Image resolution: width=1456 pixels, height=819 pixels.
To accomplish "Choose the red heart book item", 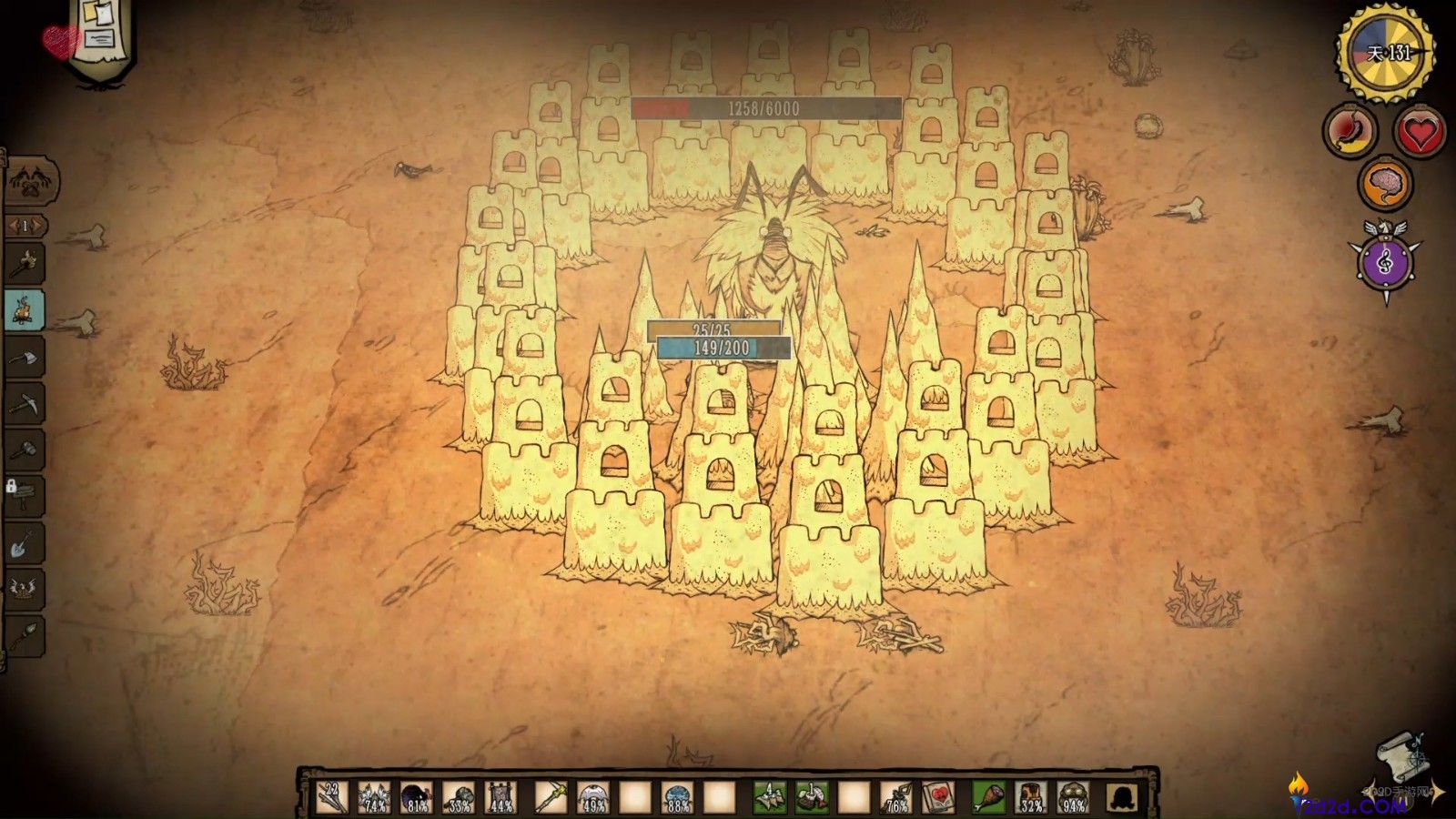I will [938, 798].
